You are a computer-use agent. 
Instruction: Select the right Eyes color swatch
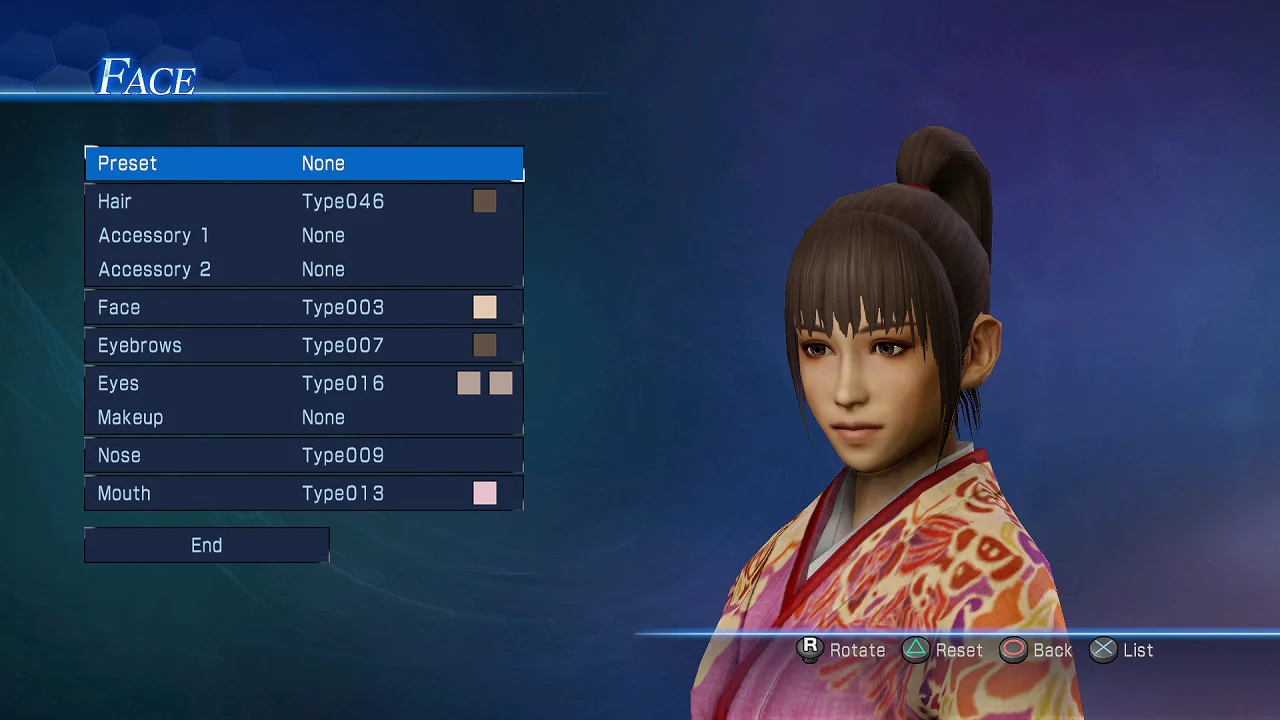click(x=500, y=383)
